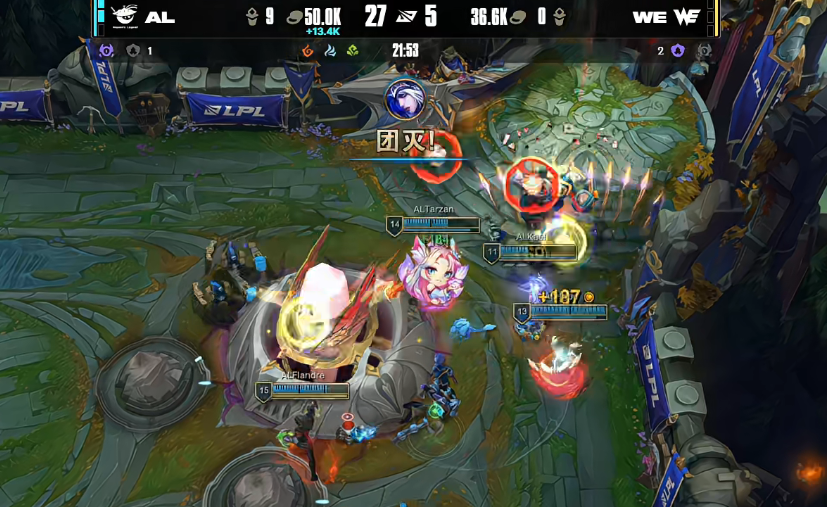
Task: Select WE's tower count icon
Action: [559, 16]
